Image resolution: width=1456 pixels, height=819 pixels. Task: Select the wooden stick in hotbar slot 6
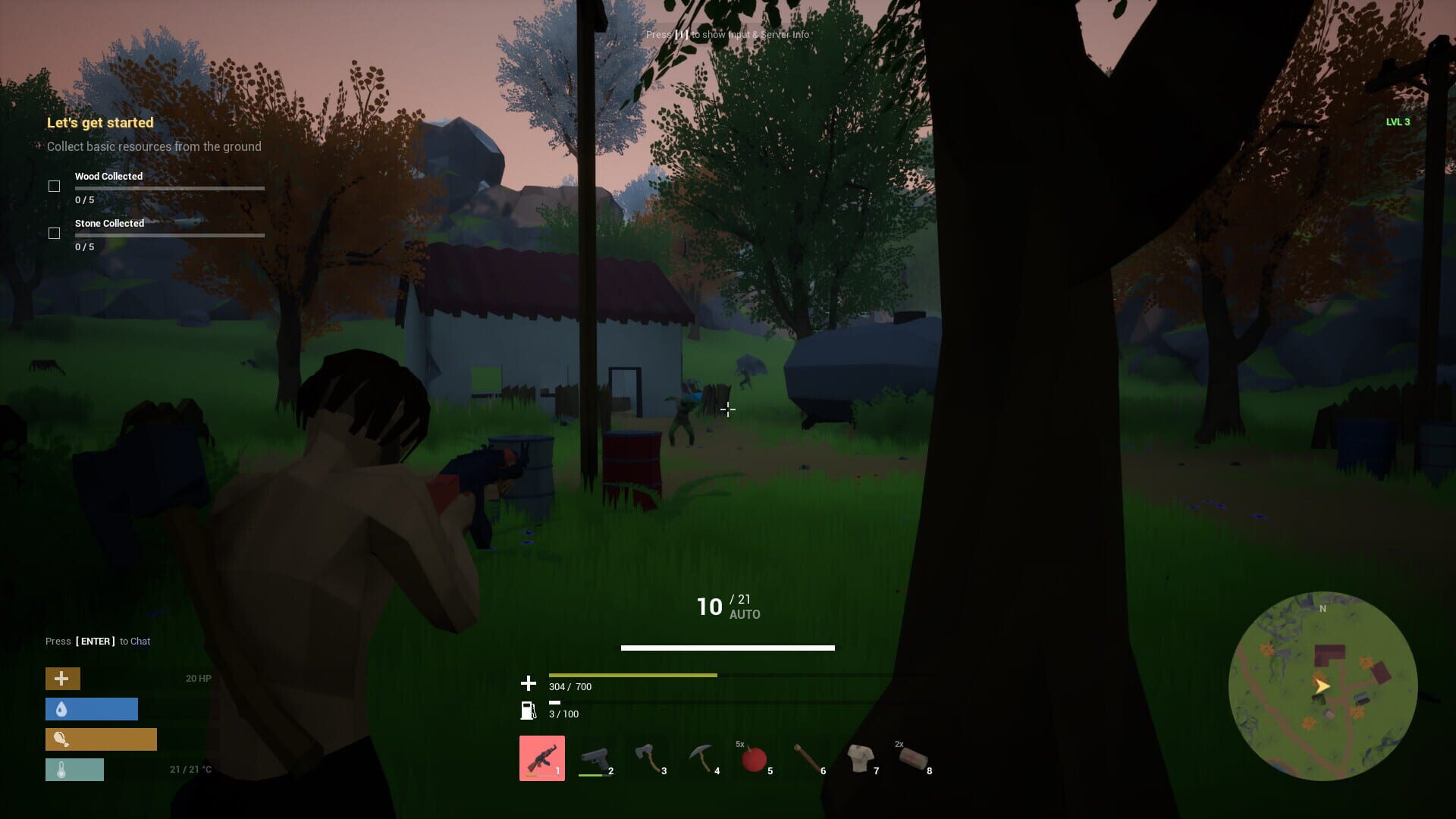tap(808, 758)
